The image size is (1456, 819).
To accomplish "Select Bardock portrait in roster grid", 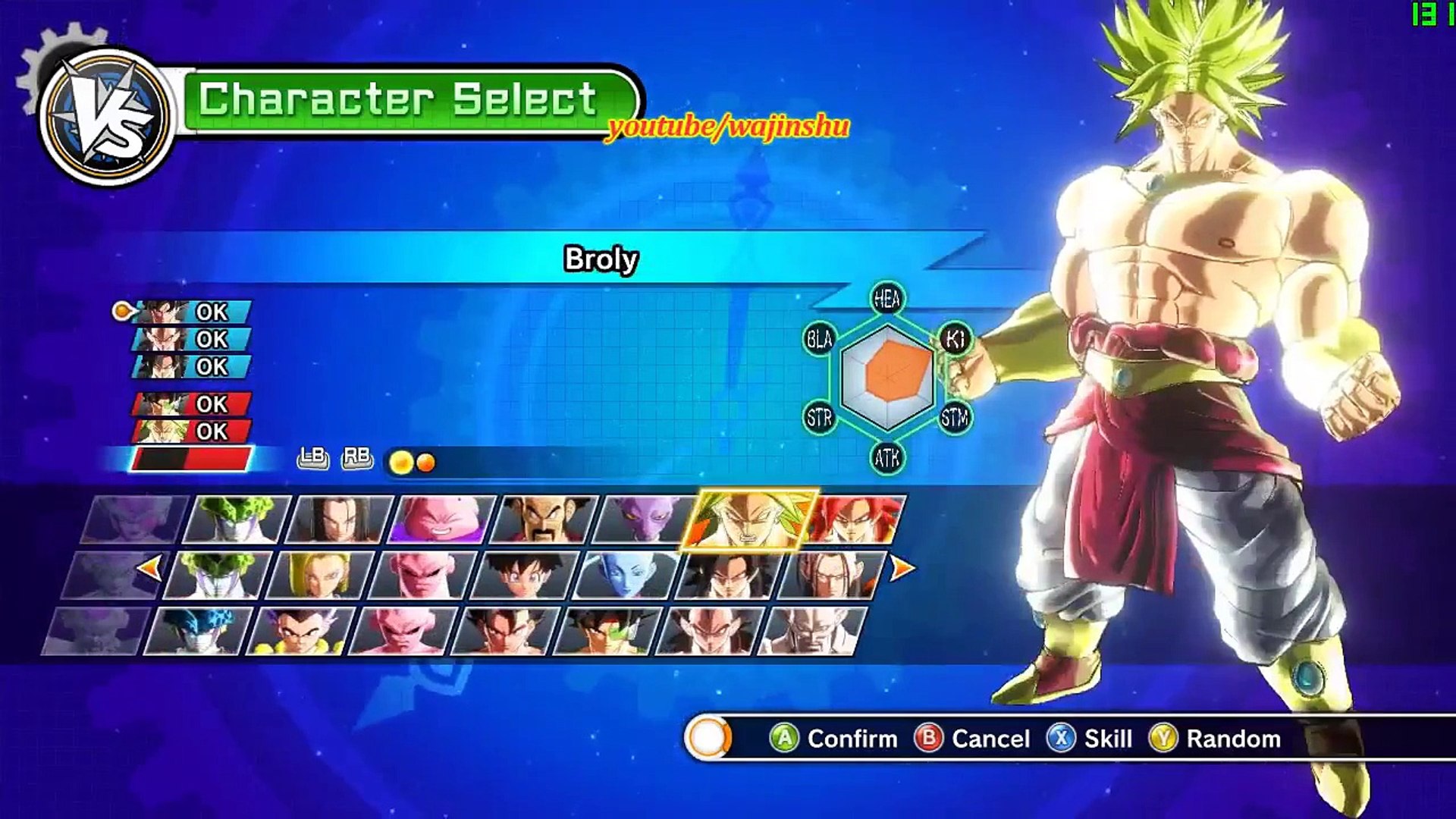I will [x=607, y=631].
